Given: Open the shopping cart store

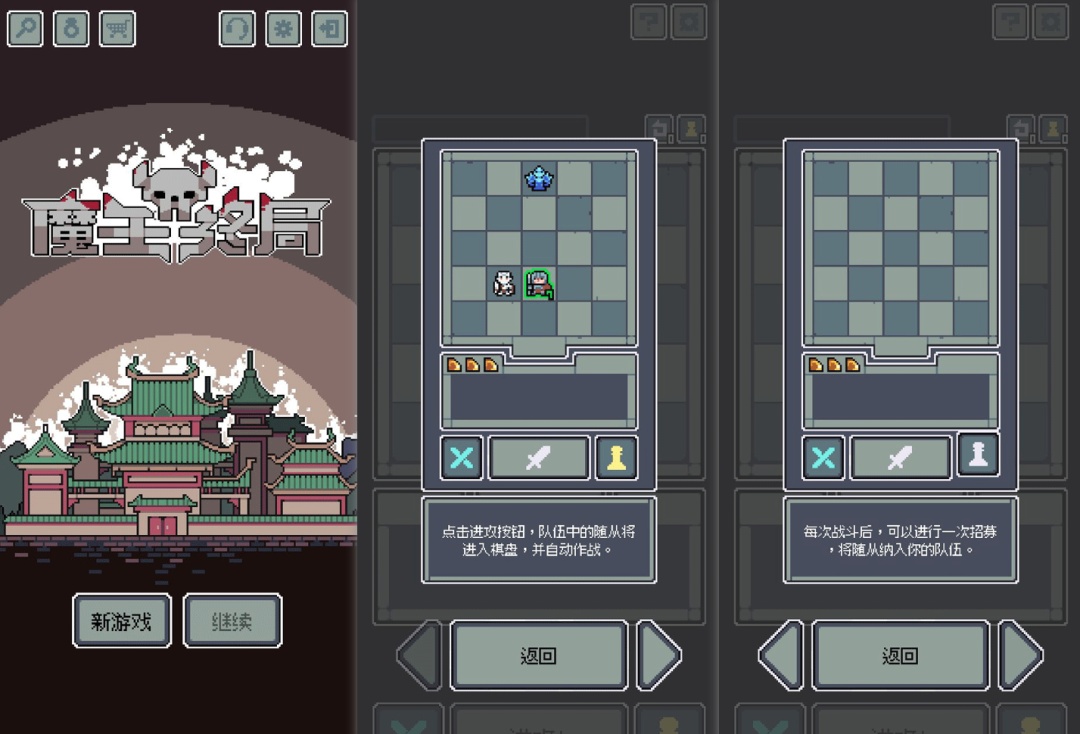Looking at the screenshot, I should click(117, 28).
